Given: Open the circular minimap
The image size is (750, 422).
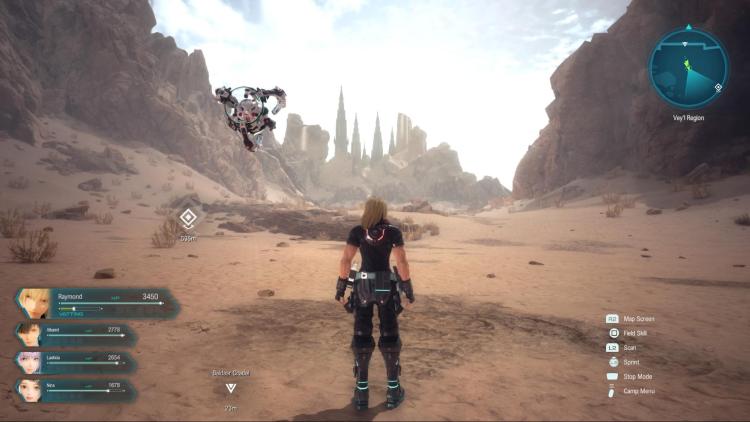Looking at the screenshot, I should coord(688,68).
